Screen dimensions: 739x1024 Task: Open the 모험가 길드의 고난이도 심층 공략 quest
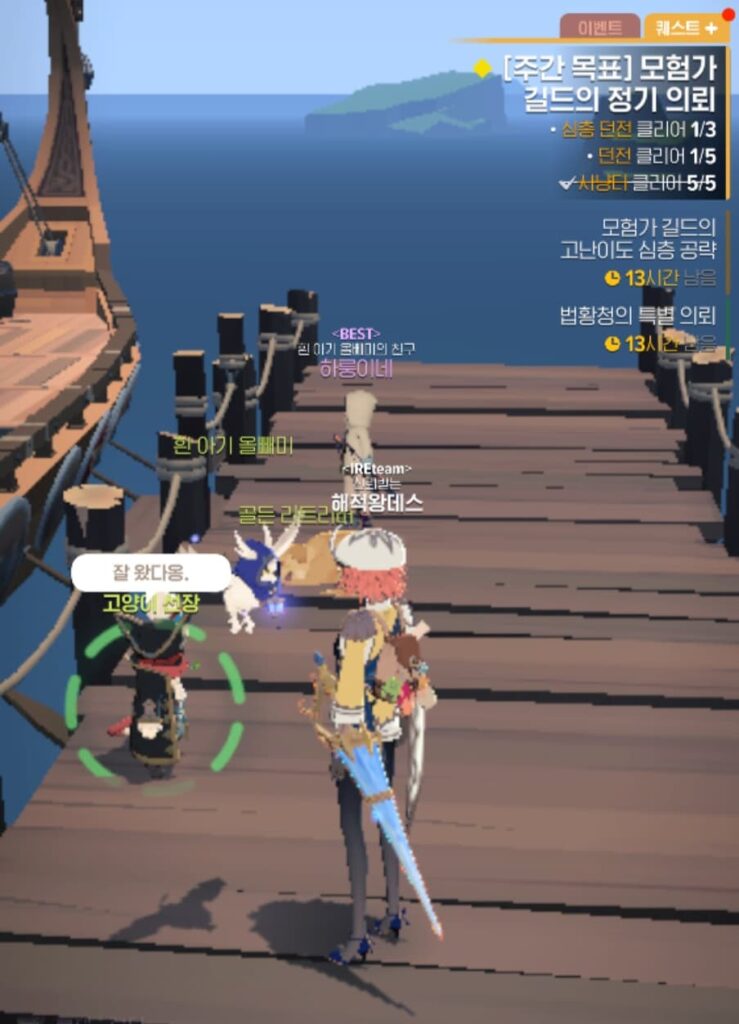pos(640,238)
